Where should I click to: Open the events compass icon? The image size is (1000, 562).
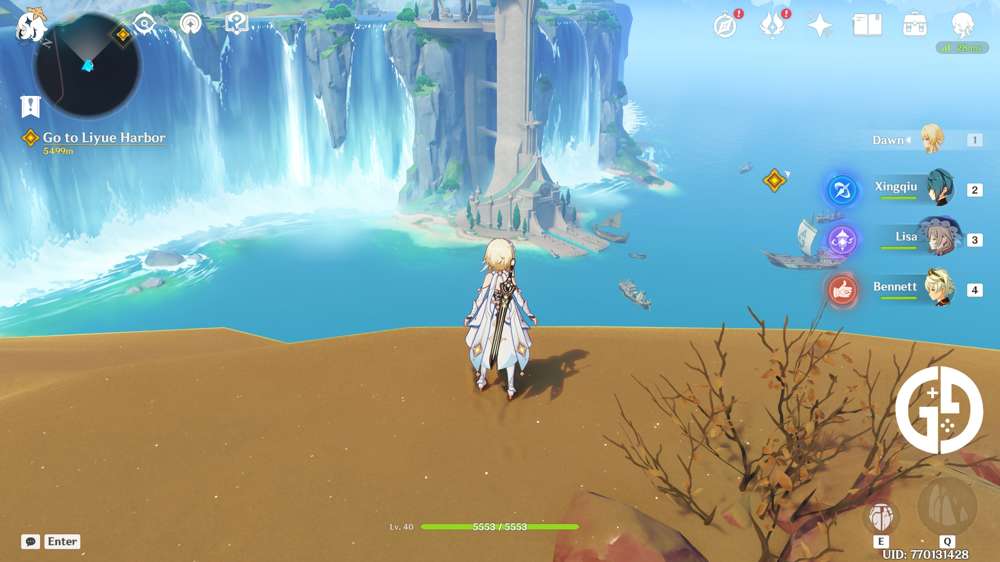coord(725,26)
